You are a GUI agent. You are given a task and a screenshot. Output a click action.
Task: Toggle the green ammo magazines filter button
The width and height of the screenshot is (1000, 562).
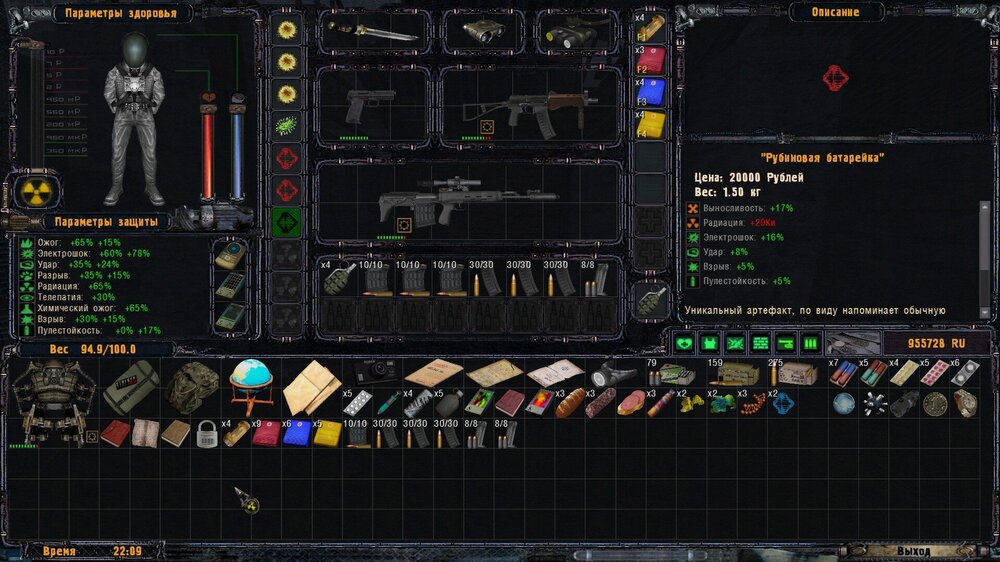[x=810, y=344]
